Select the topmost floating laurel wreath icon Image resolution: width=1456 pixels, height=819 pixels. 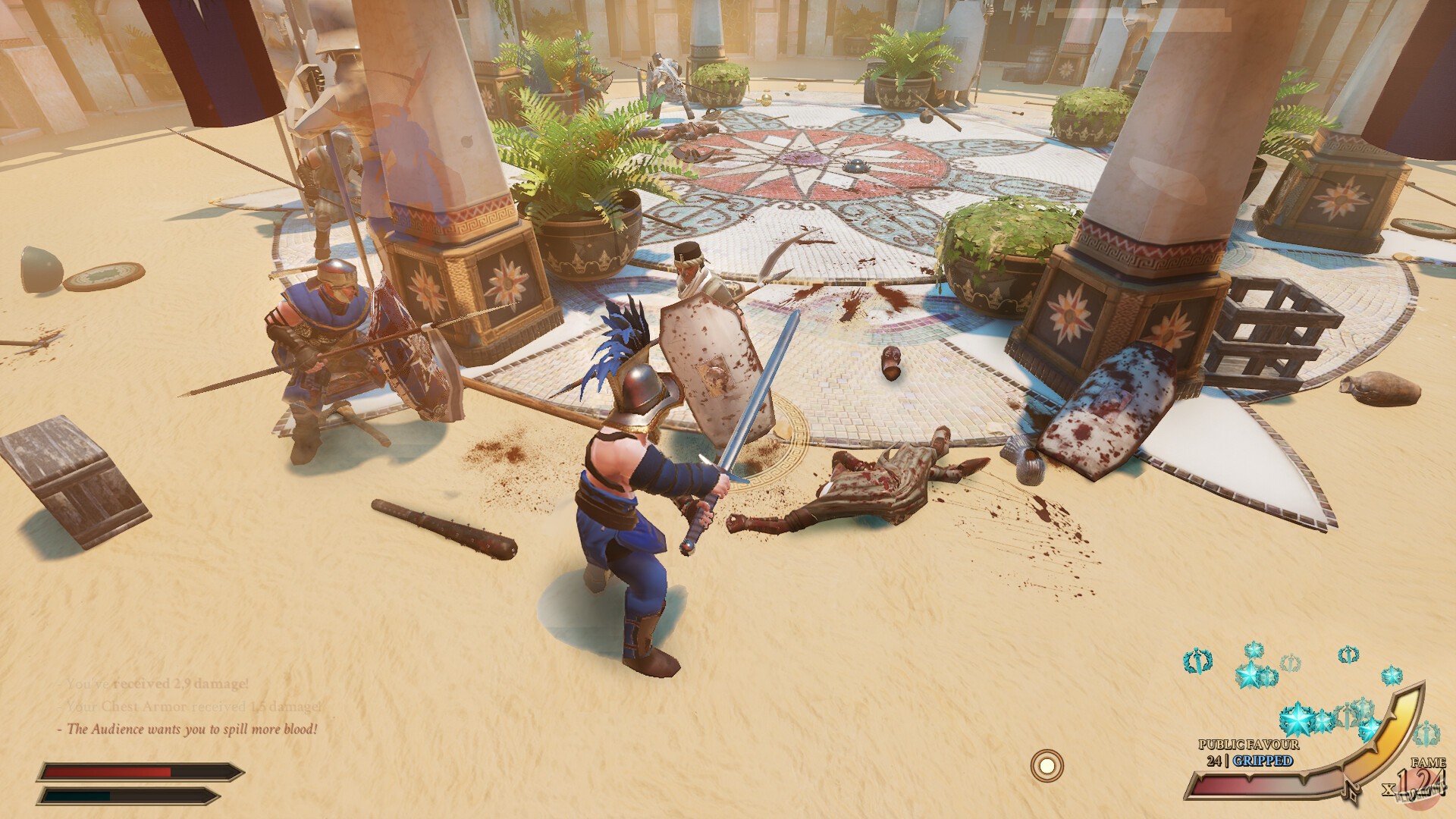point(1254,651)
